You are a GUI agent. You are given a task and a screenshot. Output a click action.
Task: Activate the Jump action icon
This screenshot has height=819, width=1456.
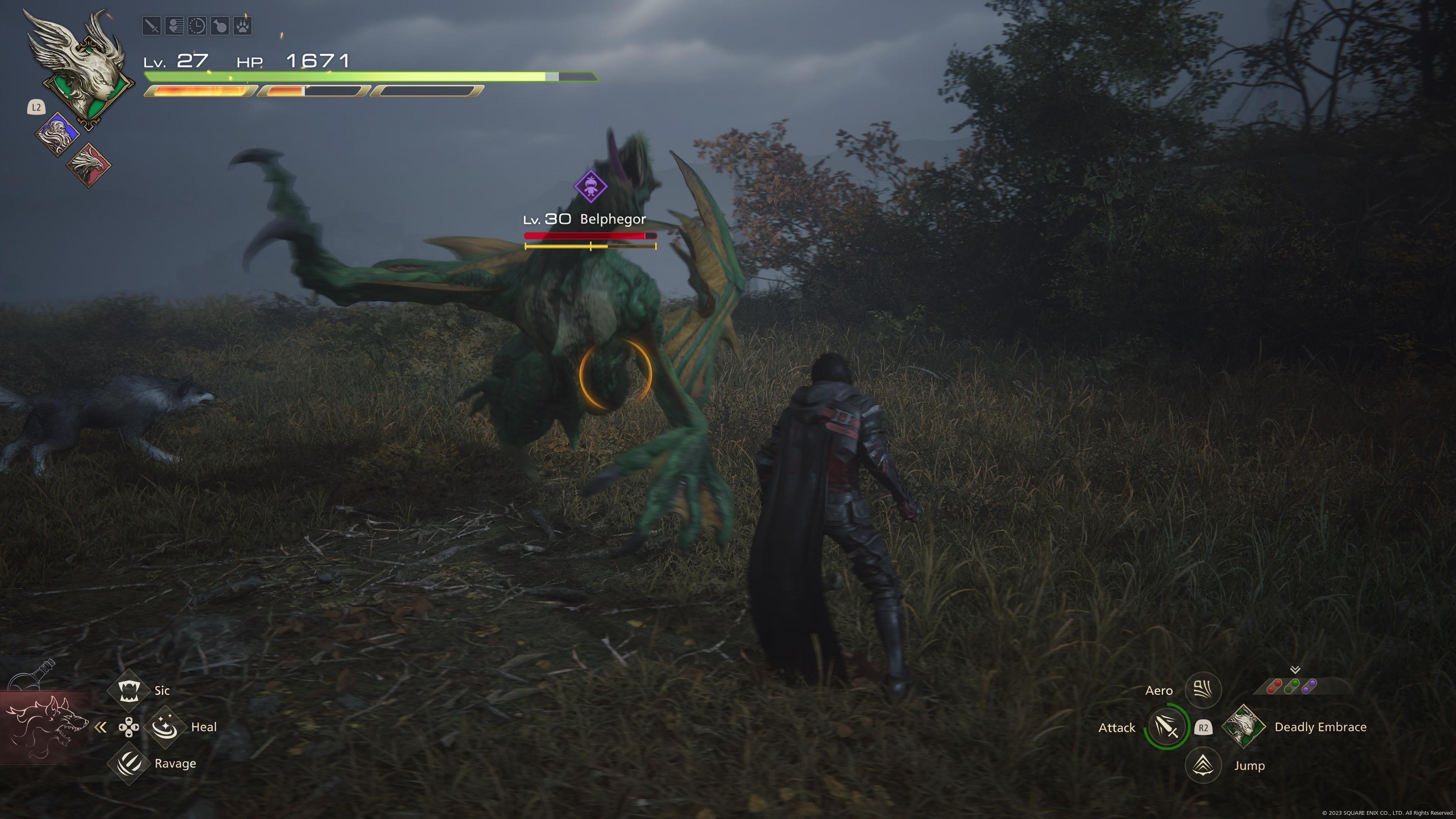point(1203,765)
